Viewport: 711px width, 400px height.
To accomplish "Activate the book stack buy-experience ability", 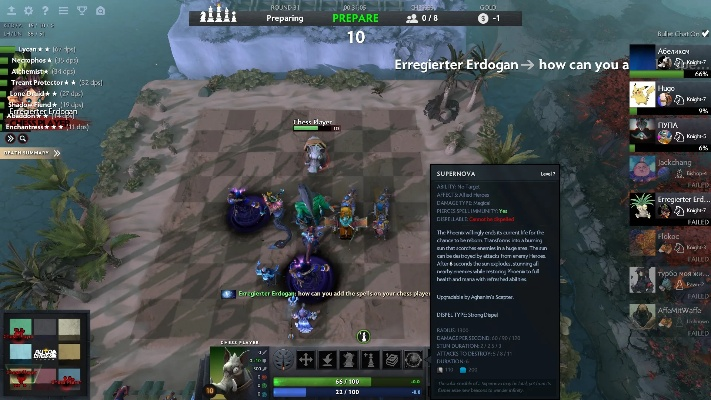I will tap(396, 360).
